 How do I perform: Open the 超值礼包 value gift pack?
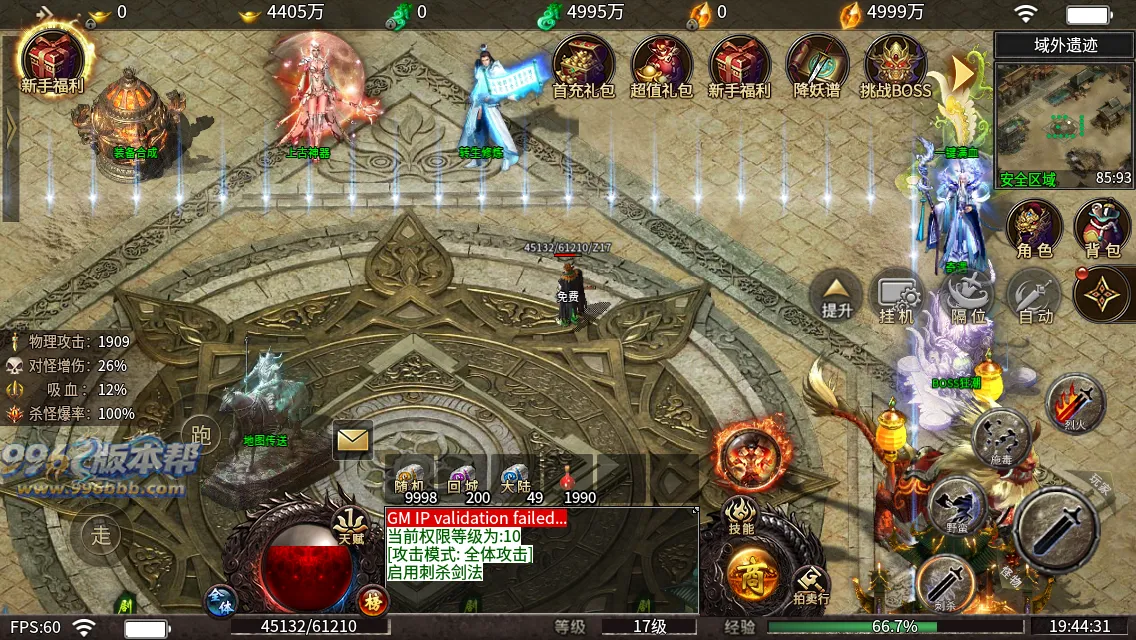661,64
